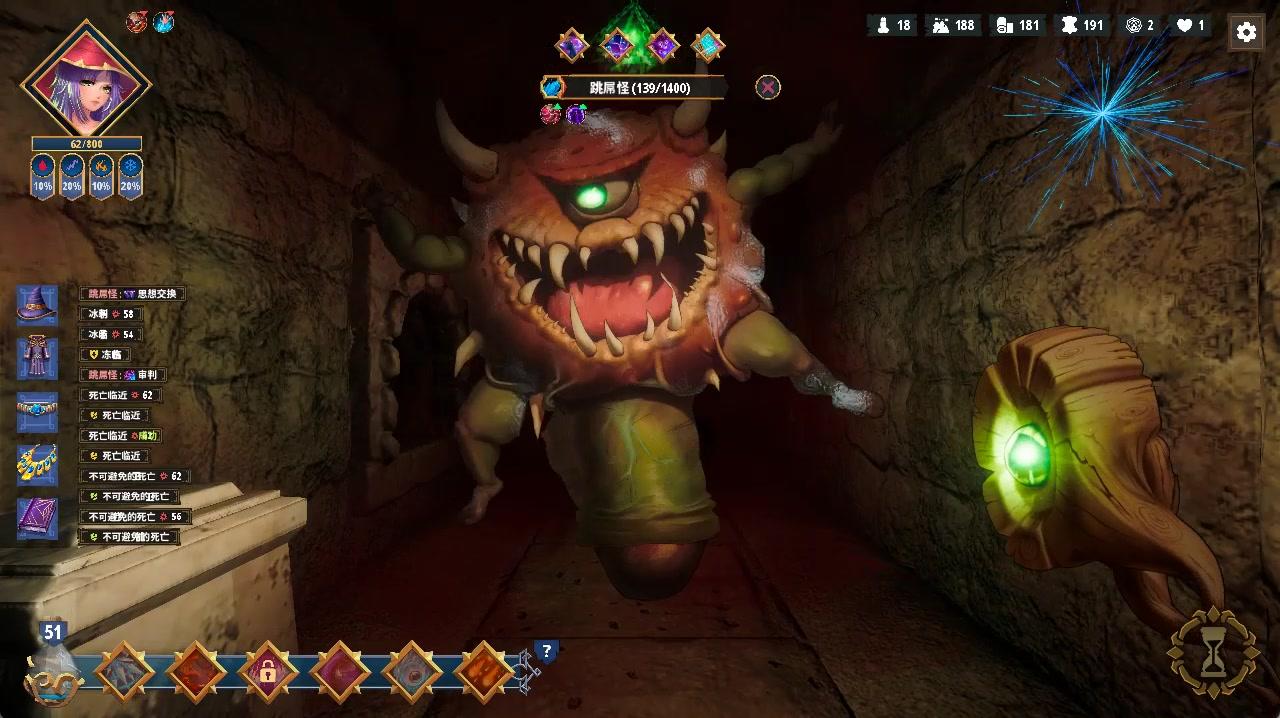Viewport: 1280px width, 718px height.
Task: Open settings with the gear button
Action: 1246,32
